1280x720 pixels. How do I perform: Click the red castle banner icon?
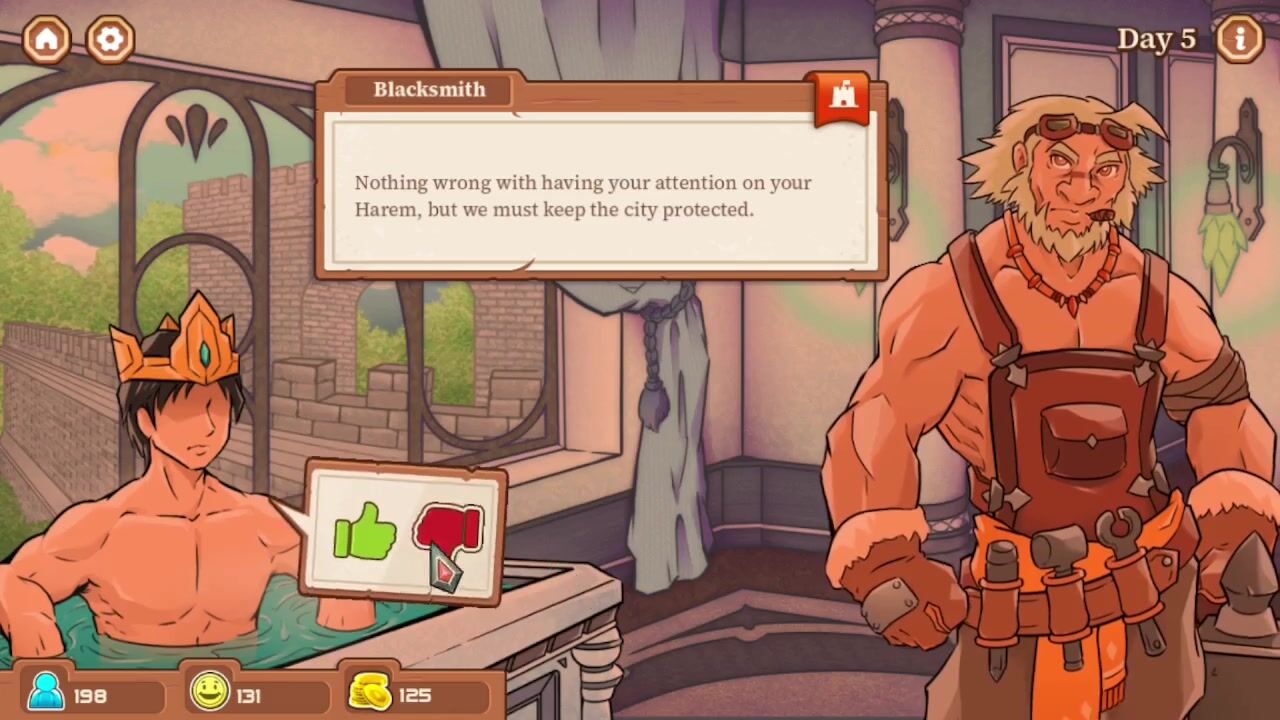point(842,97)
